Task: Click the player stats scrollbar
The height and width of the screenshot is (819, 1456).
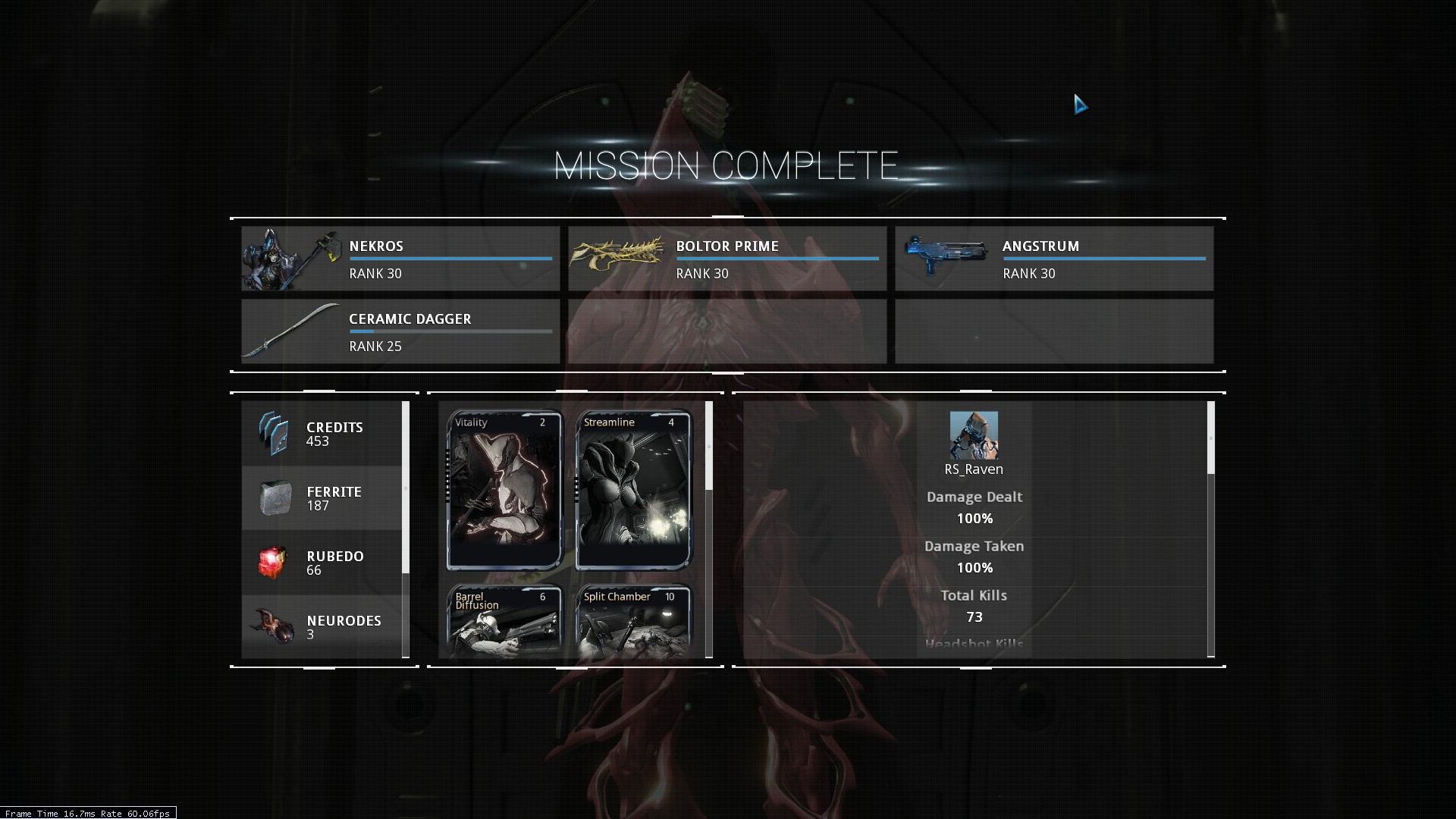Action: click(1210, 438)
